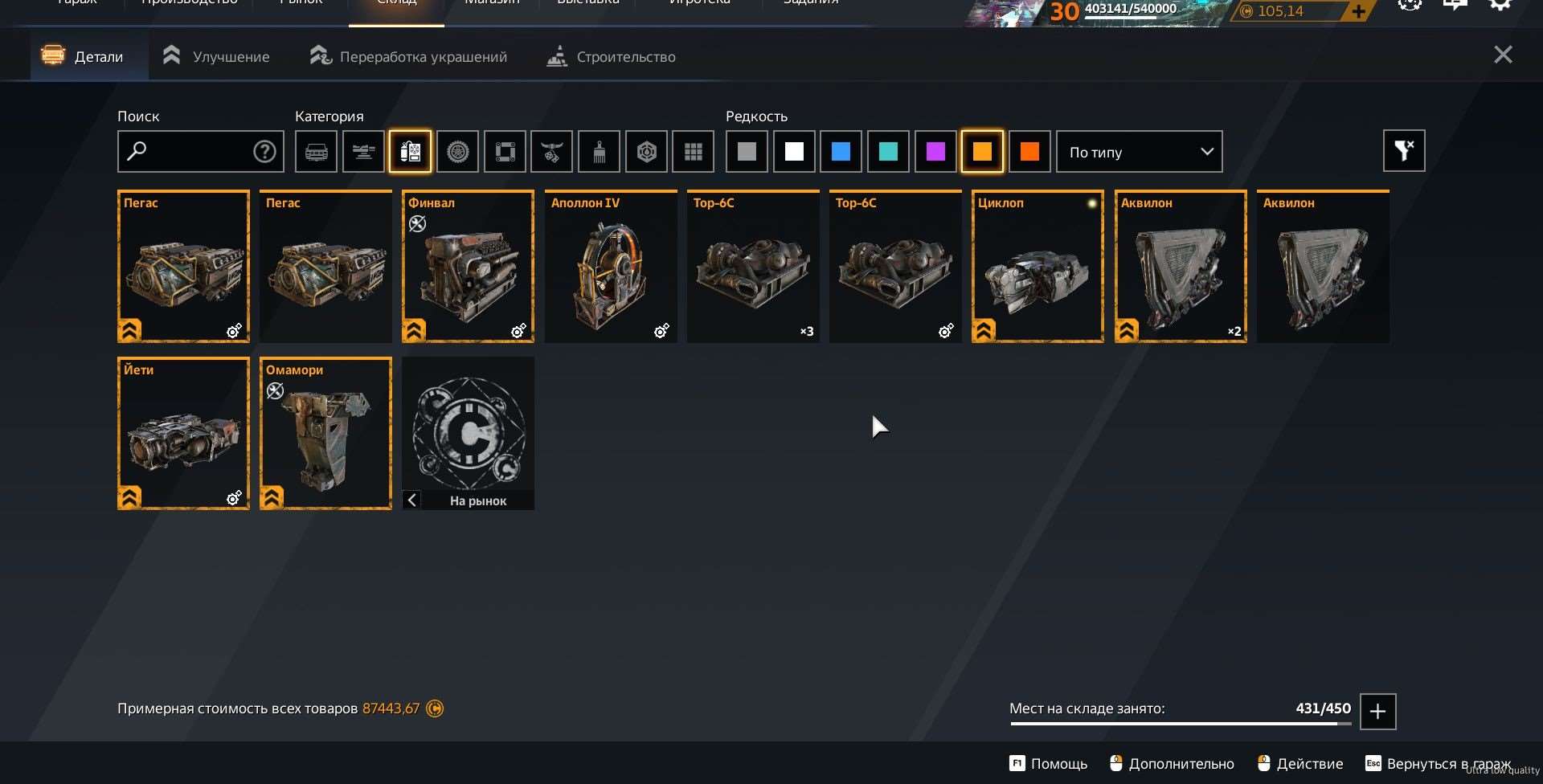Collapse the На рынок side panel arrow
Screen dimensions: 1543x784
pos(412,500)
